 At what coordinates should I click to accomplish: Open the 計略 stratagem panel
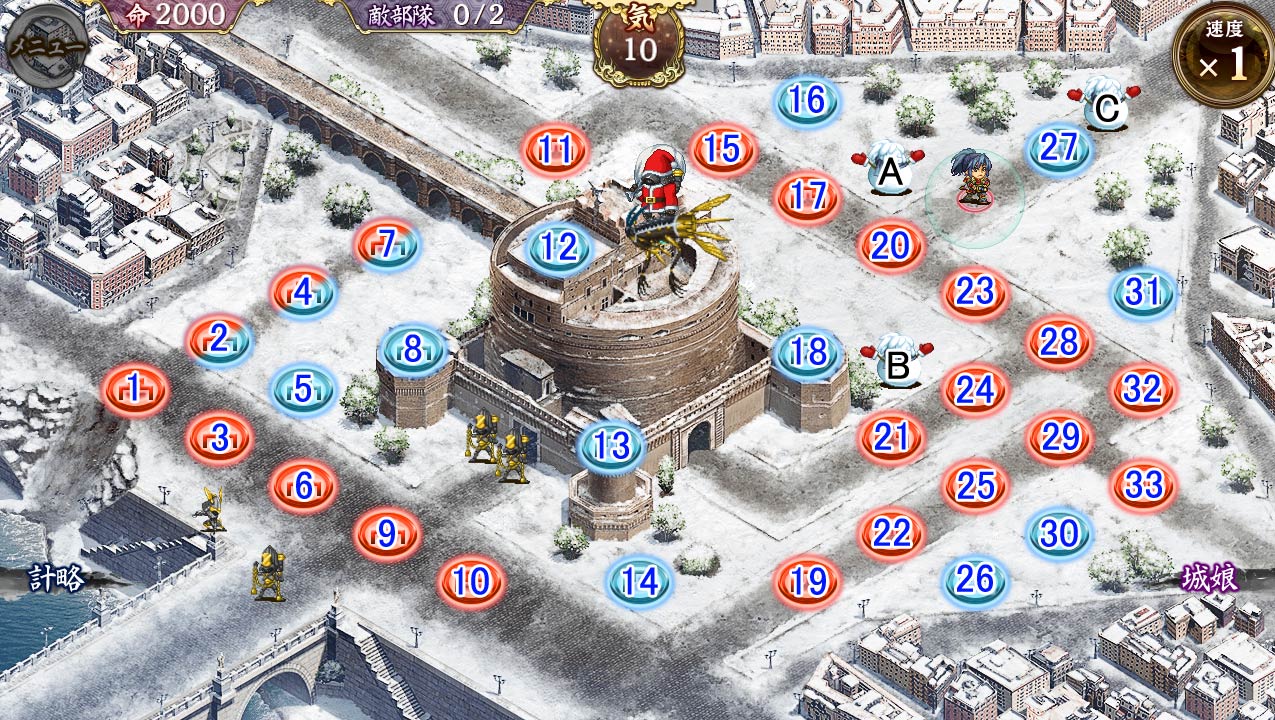tap(56, 577)
